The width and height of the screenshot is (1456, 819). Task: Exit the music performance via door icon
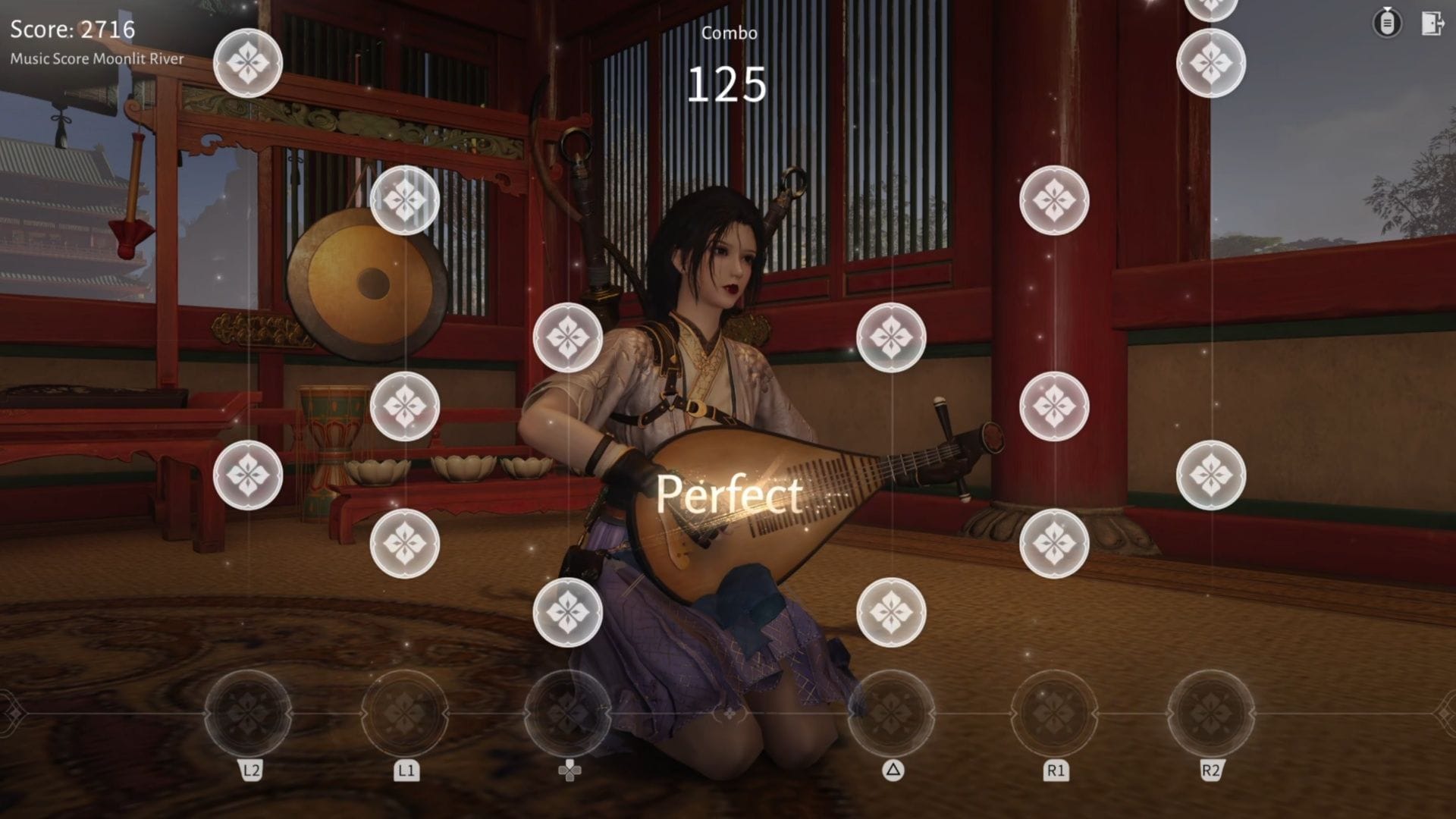[x=1432, y=24]
